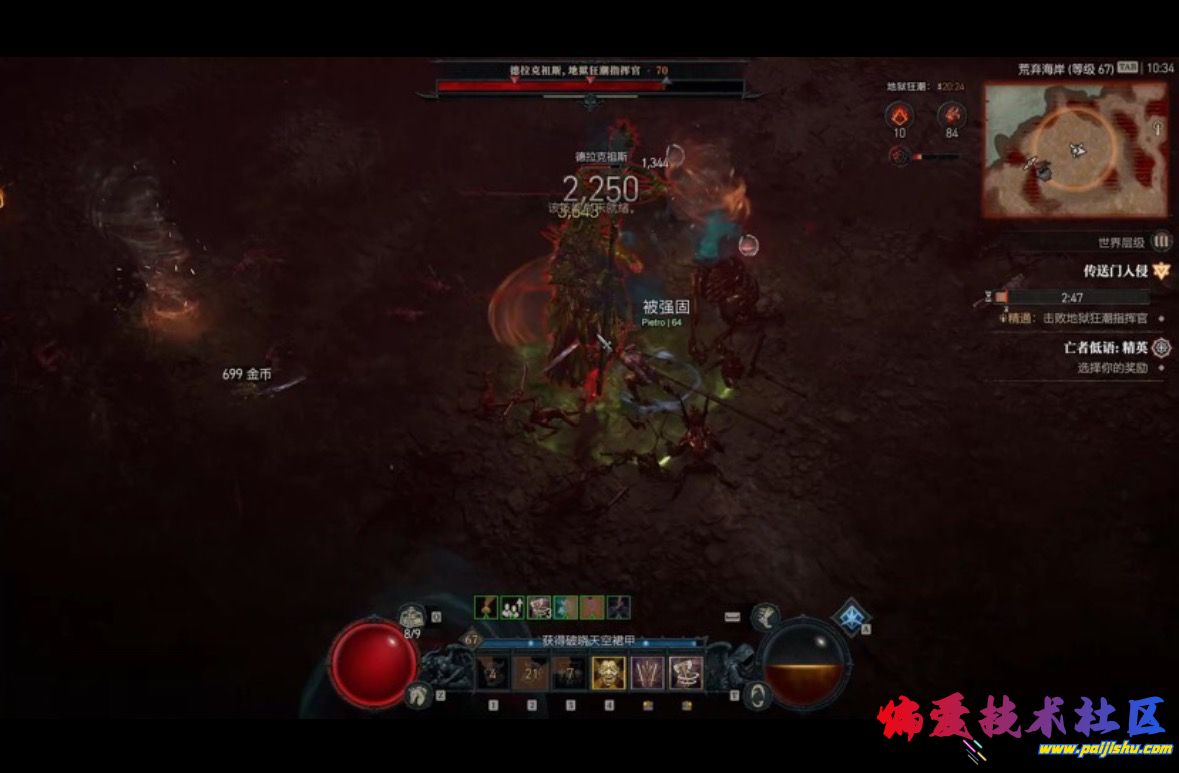
Task: Click the evade boot icon above resource orb
Action: click(766, 616)
